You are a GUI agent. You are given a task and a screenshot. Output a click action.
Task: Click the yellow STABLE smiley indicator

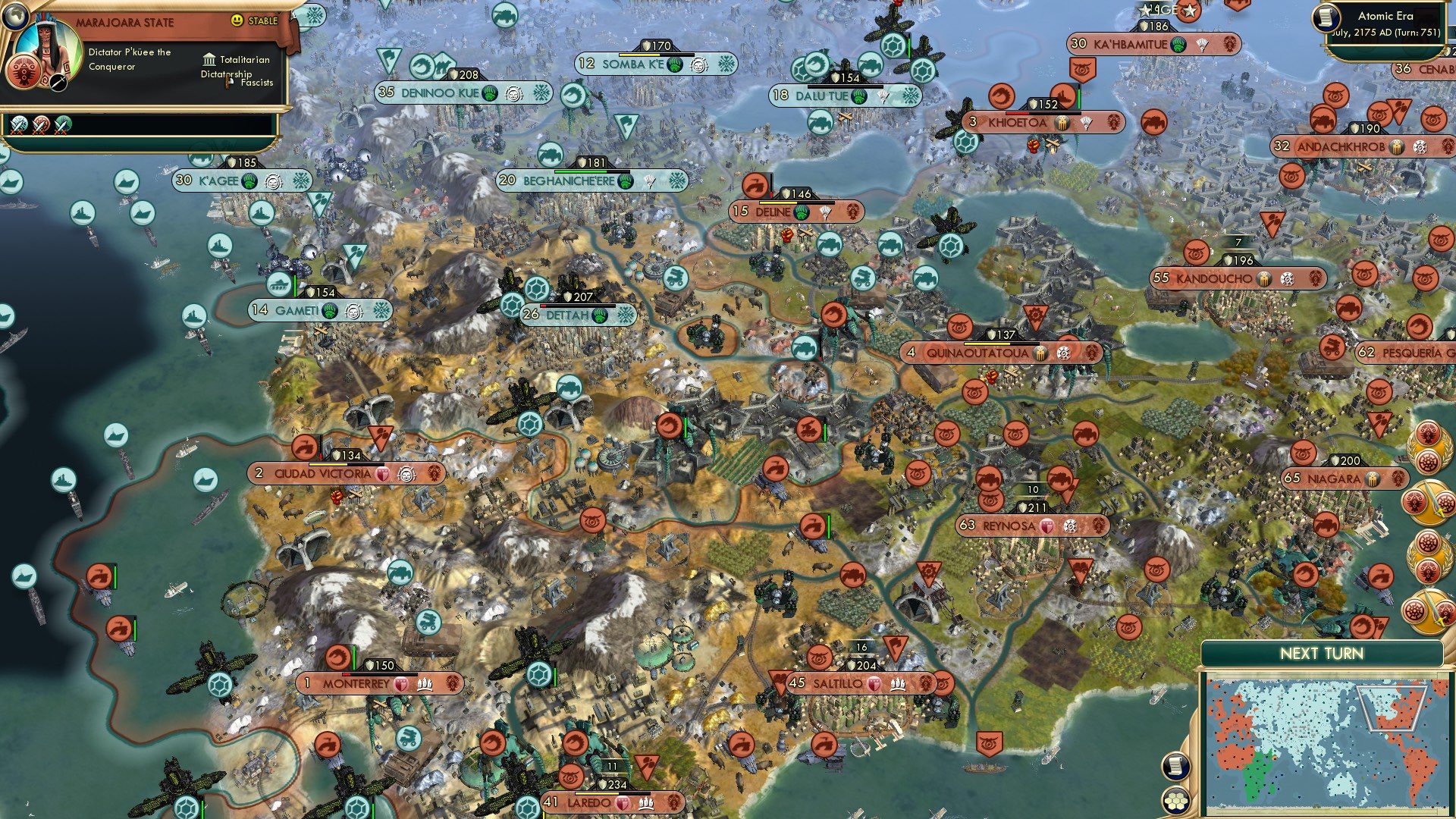coord(237,20)
